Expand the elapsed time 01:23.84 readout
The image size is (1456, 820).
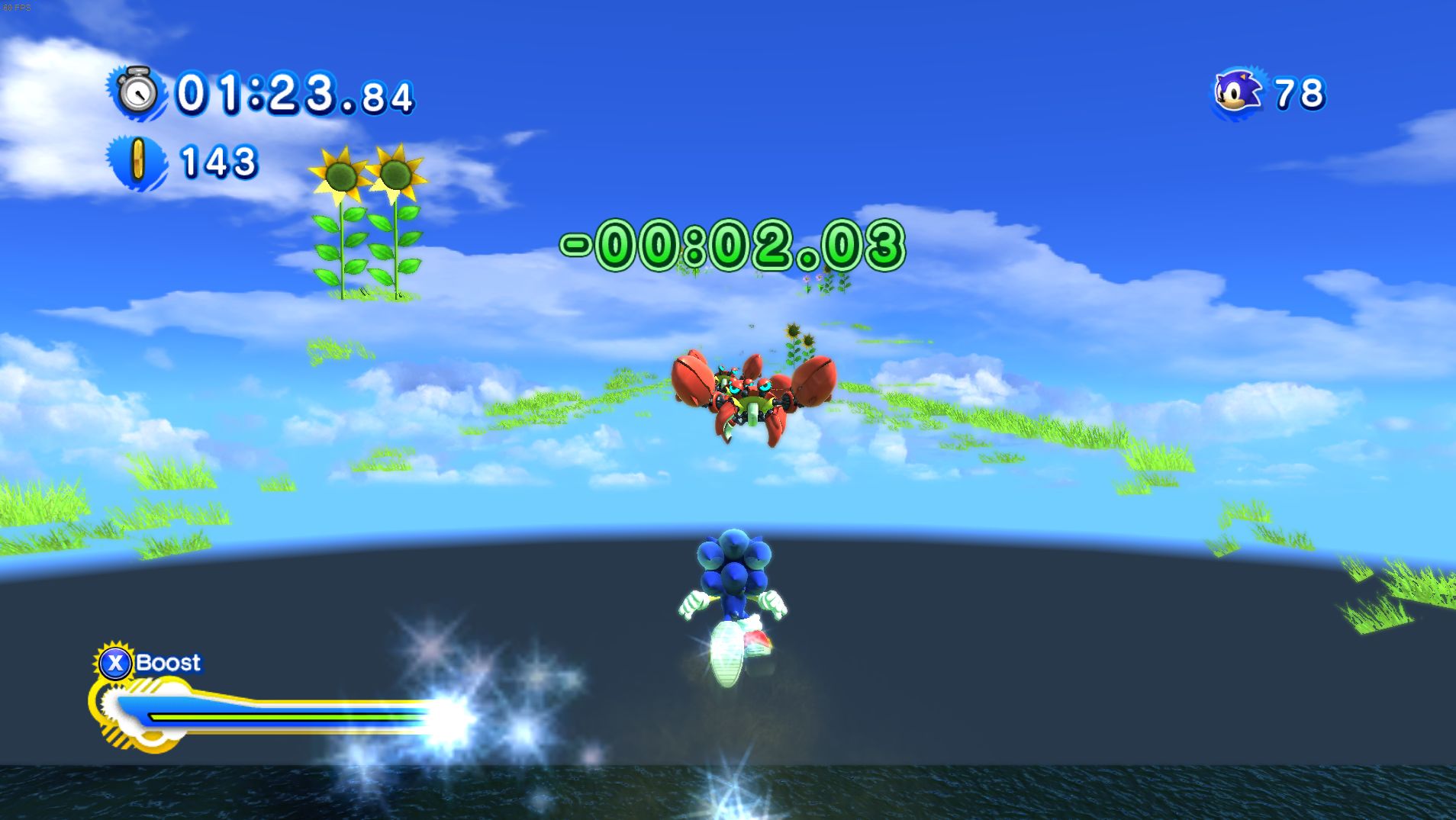tap(294, 95)
